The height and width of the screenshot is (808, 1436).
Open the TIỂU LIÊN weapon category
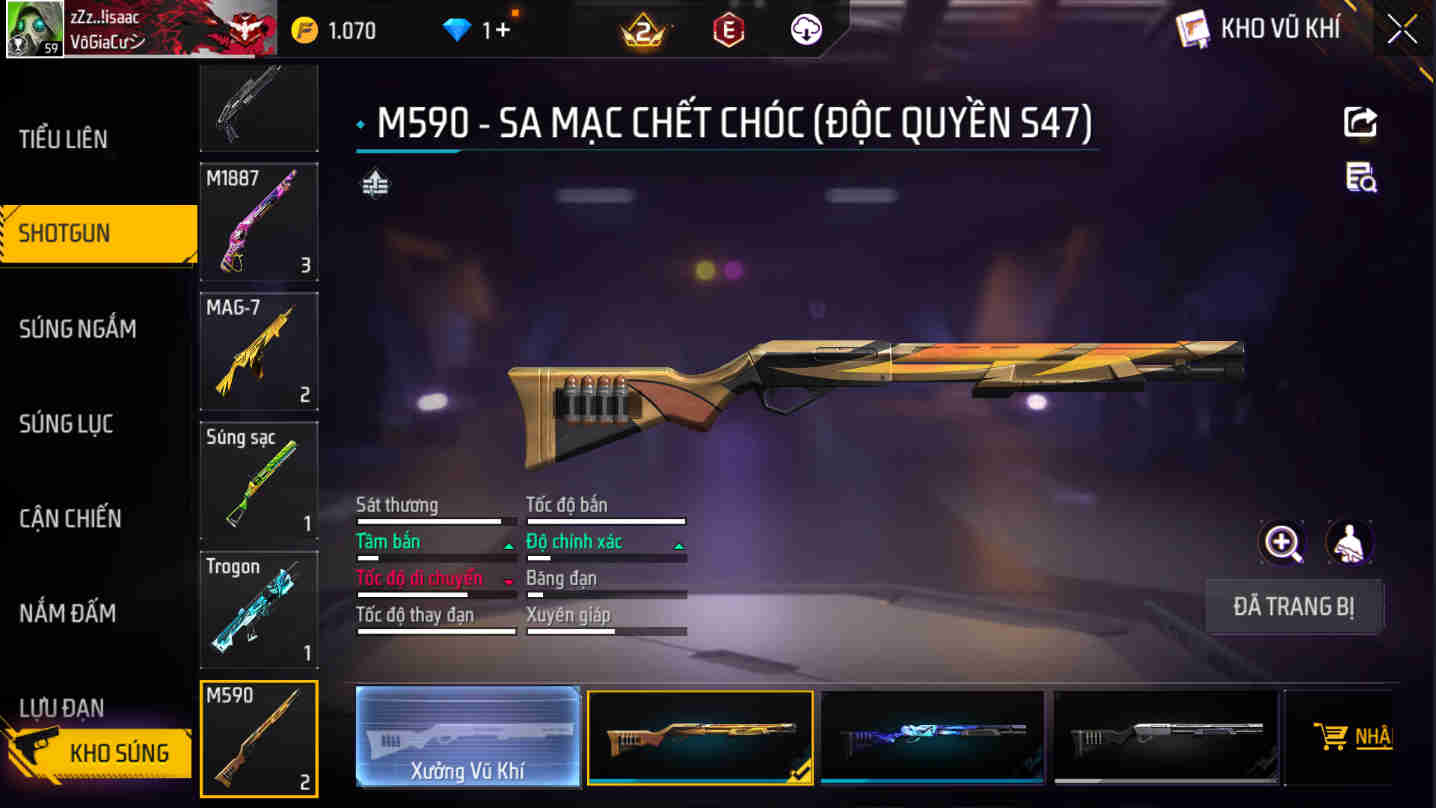point(65,139)
